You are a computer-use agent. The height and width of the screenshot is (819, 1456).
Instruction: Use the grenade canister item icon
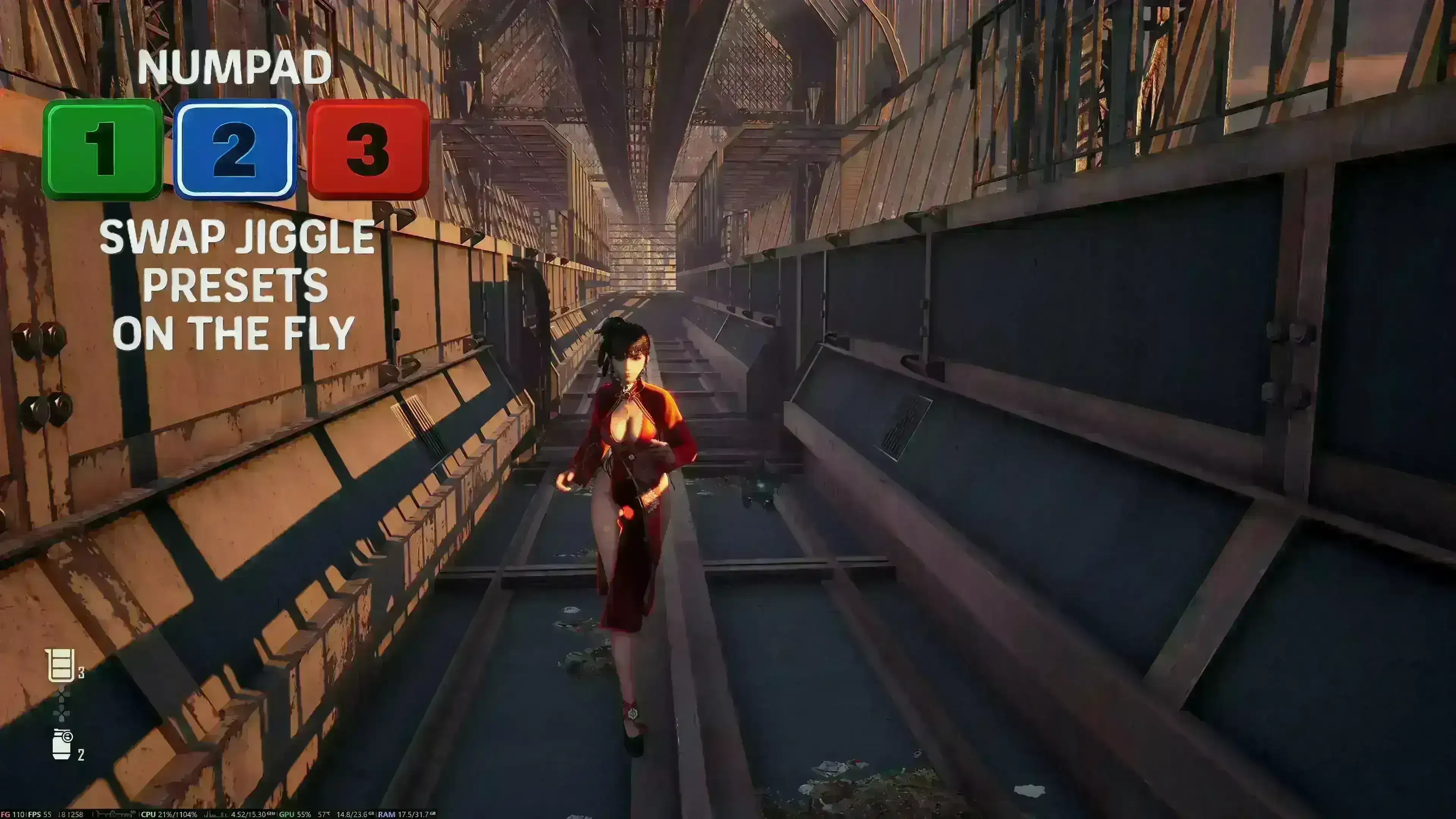[x=62, y=744]
